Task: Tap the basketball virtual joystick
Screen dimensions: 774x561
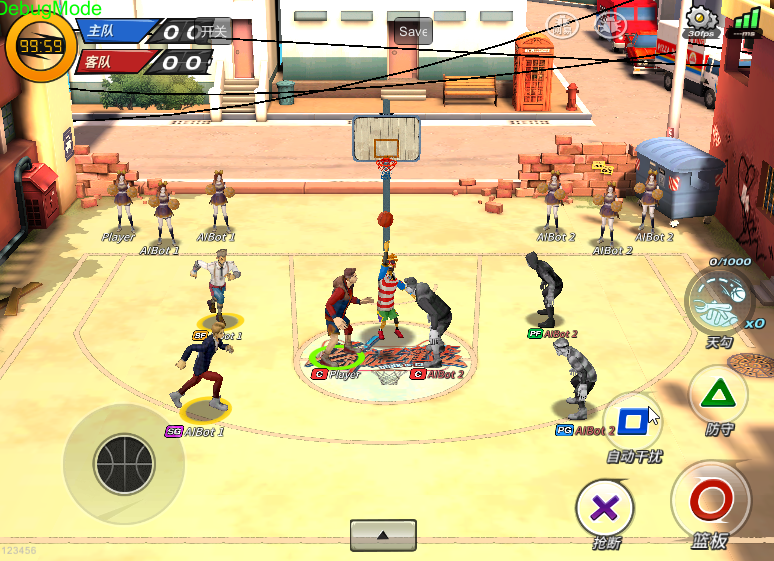Action: pos(124,464)
